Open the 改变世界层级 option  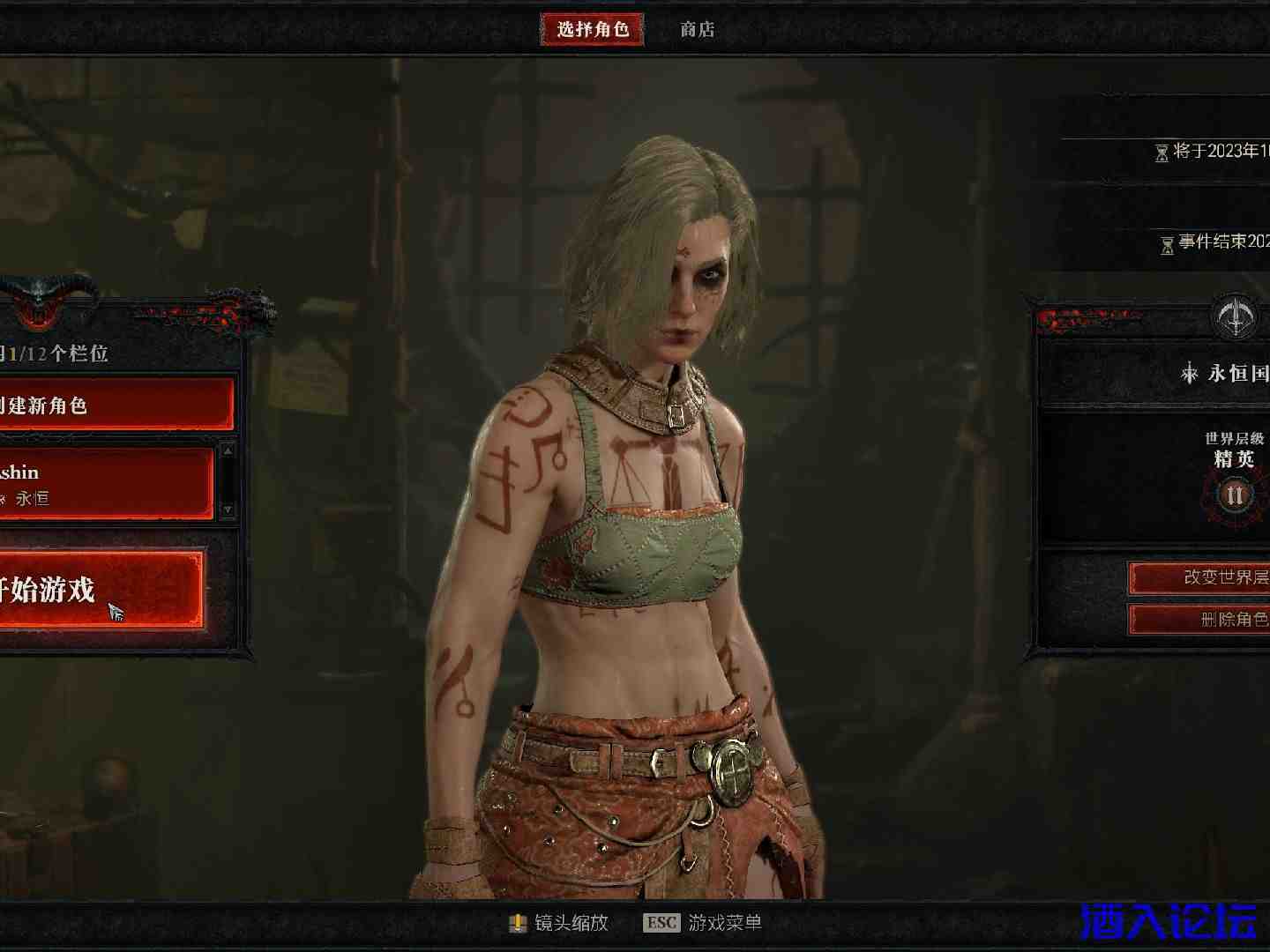(x=1199, y=577)
